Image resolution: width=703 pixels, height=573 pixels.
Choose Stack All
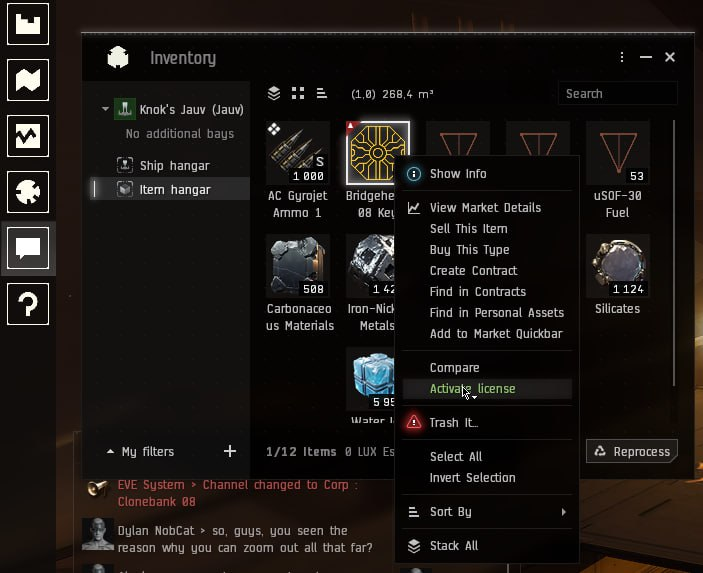point(453,546)
